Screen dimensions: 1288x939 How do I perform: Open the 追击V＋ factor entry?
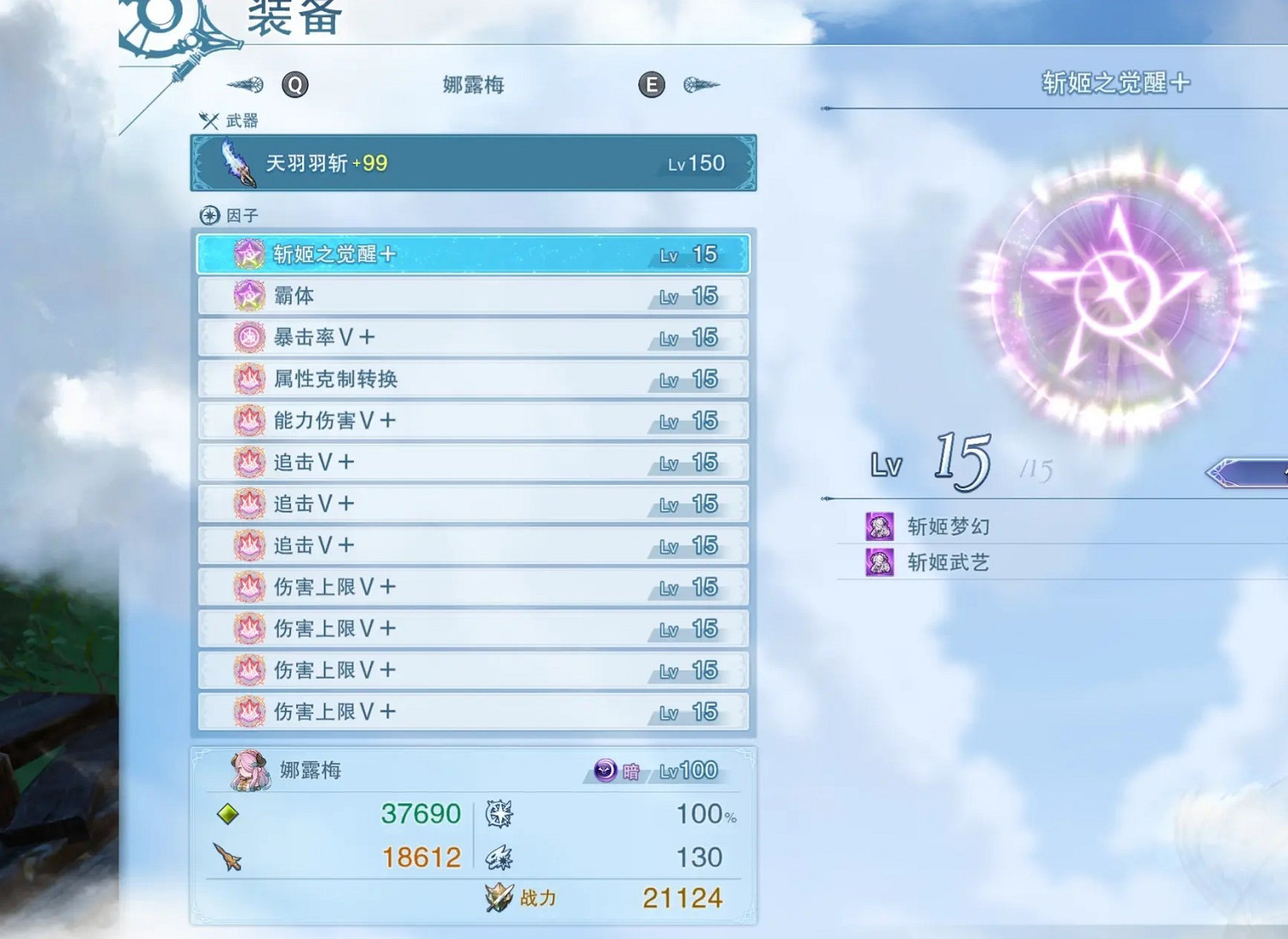coord(472,462)
